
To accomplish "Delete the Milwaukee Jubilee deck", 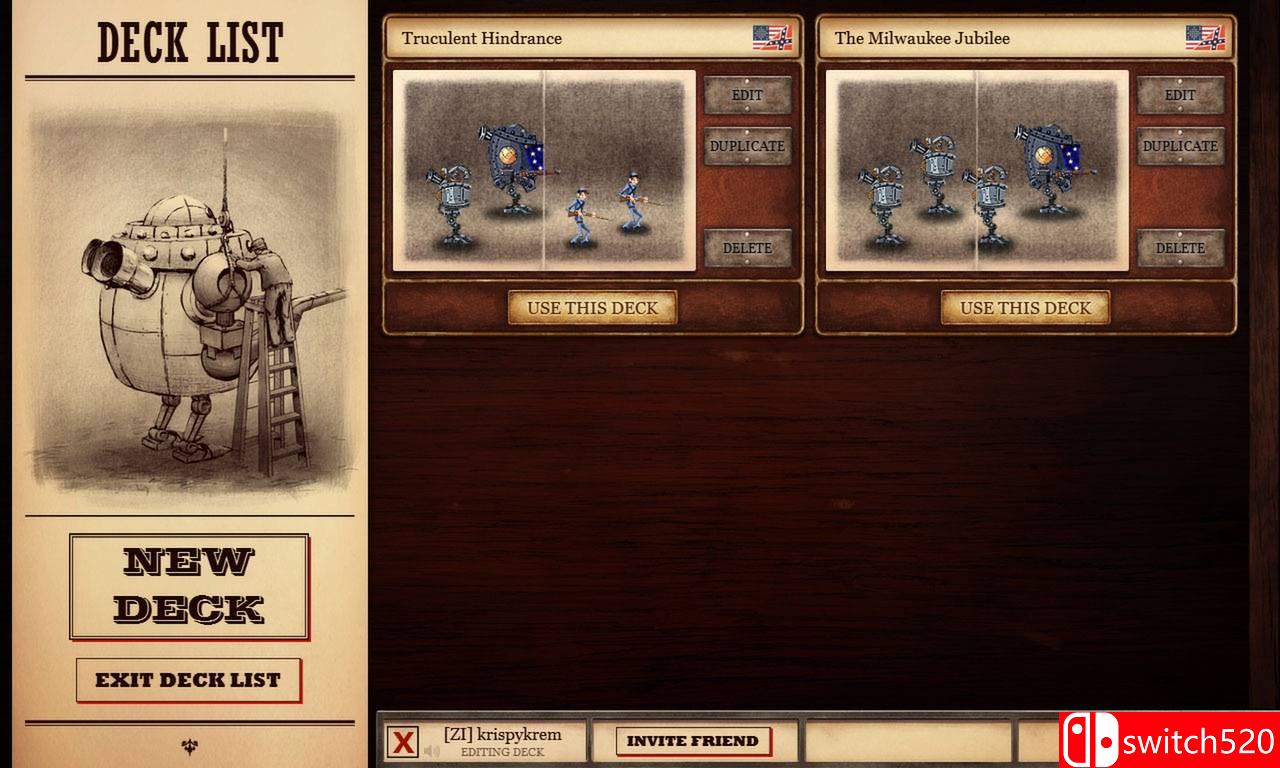I will click(x=1180, y=247).
